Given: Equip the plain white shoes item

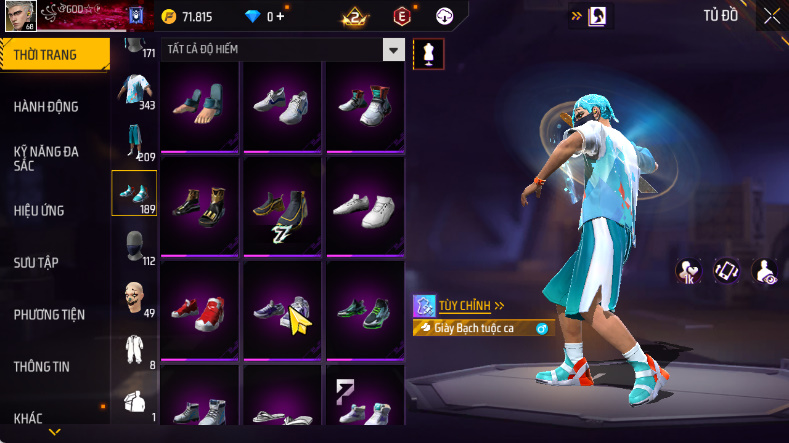Looking at the screenshot, I should click(x=365, y=205).
